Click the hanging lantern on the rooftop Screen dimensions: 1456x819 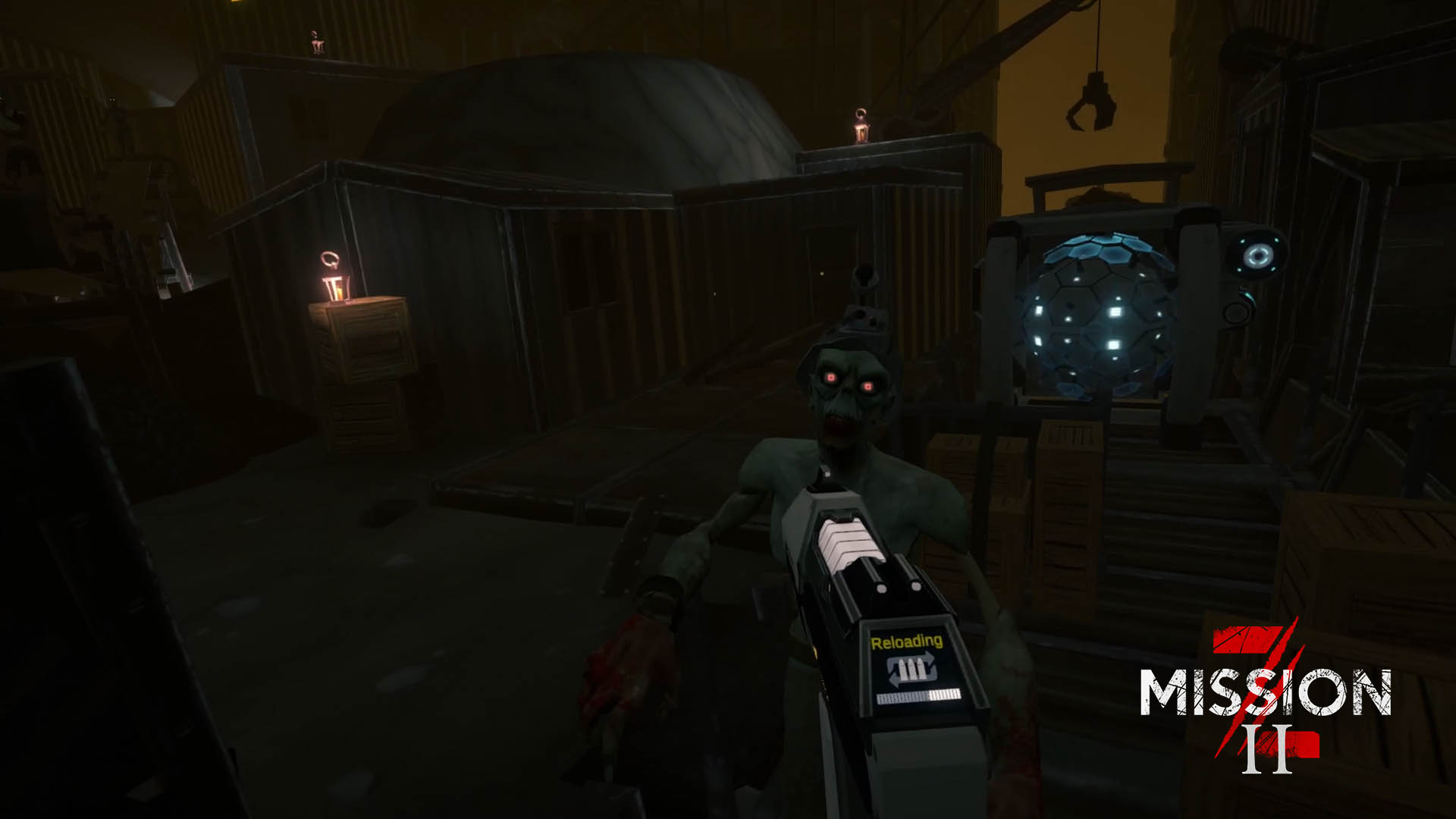tap(861, 124)
